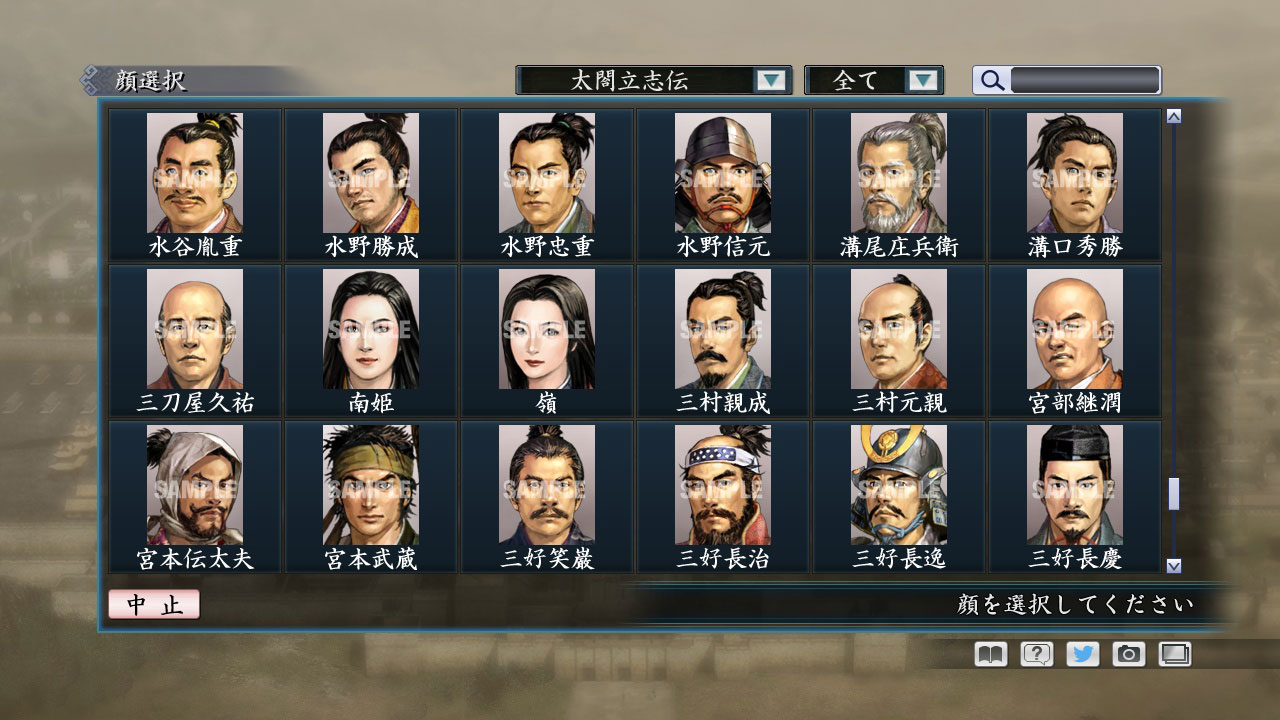Toggle display mode with the window icon
This screenshot has height=720, width=1280.
click(x=1174, y=653)
